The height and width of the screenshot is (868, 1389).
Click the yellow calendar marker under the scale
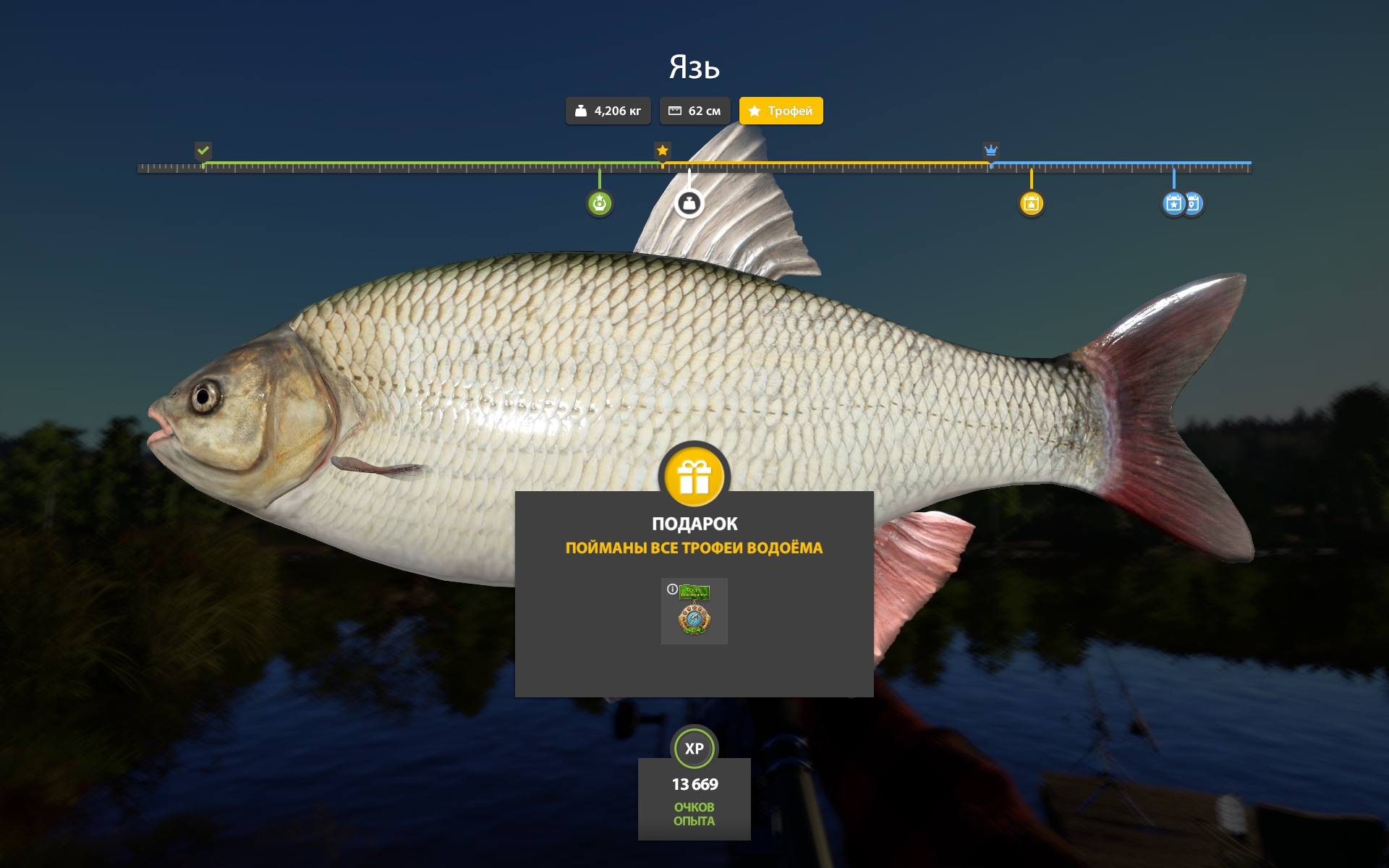pyautogui.click(x=1031, y=203)
